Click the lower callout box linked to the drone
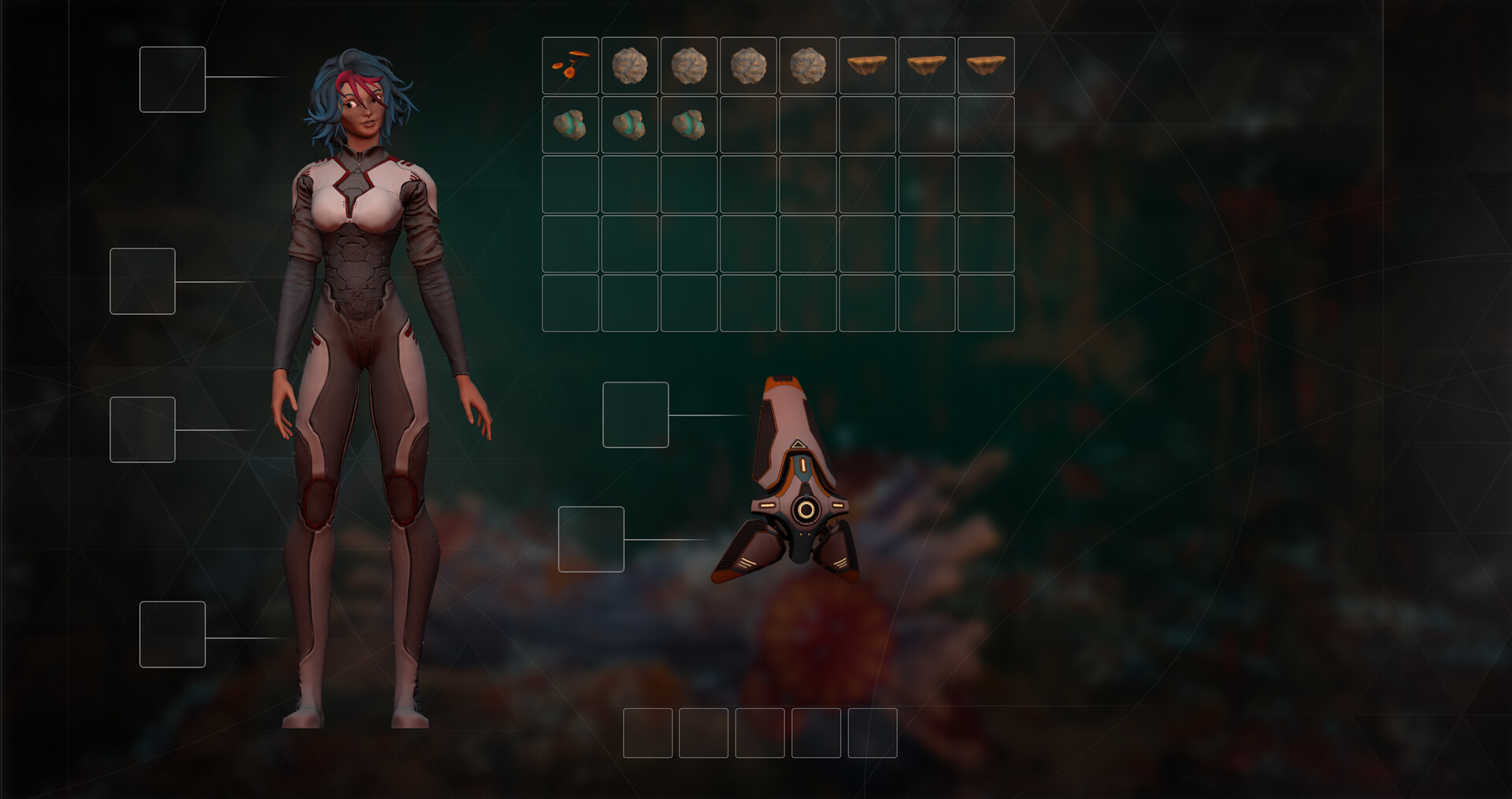 (x=591, y=539)
